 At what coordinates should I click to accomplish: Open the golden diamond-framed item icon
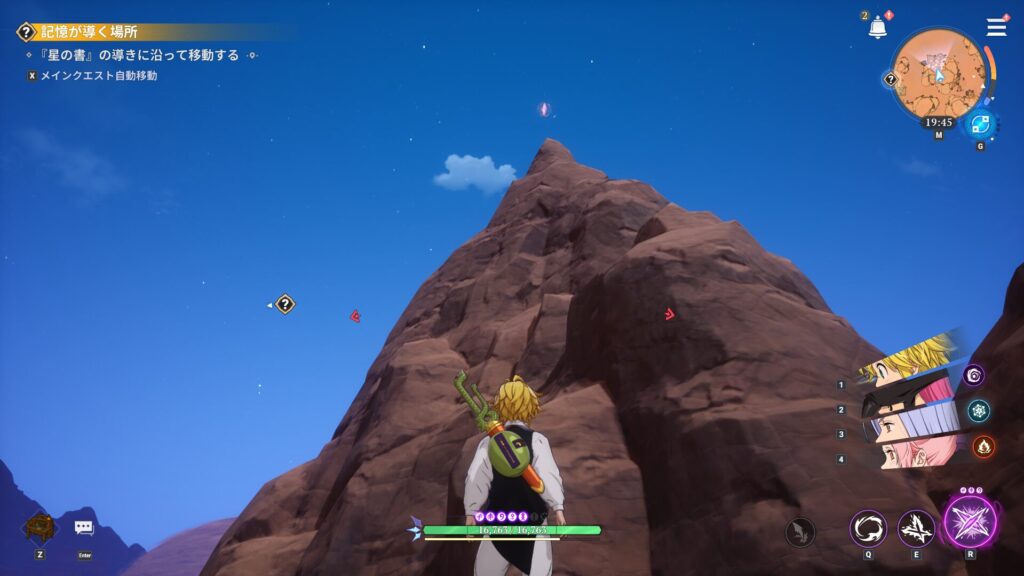(x=40, y=526)
